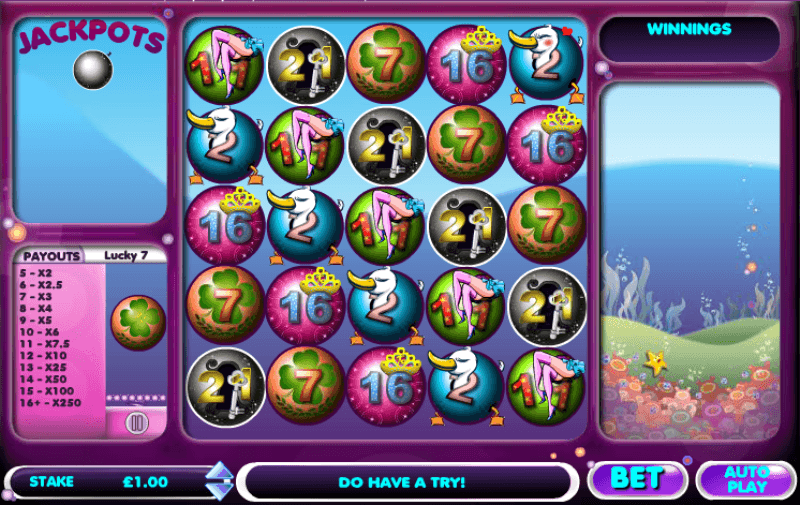Viewport: 800px width, 505px height.
Task: Click the pause button under the payouts
Action: coord(137,423)
